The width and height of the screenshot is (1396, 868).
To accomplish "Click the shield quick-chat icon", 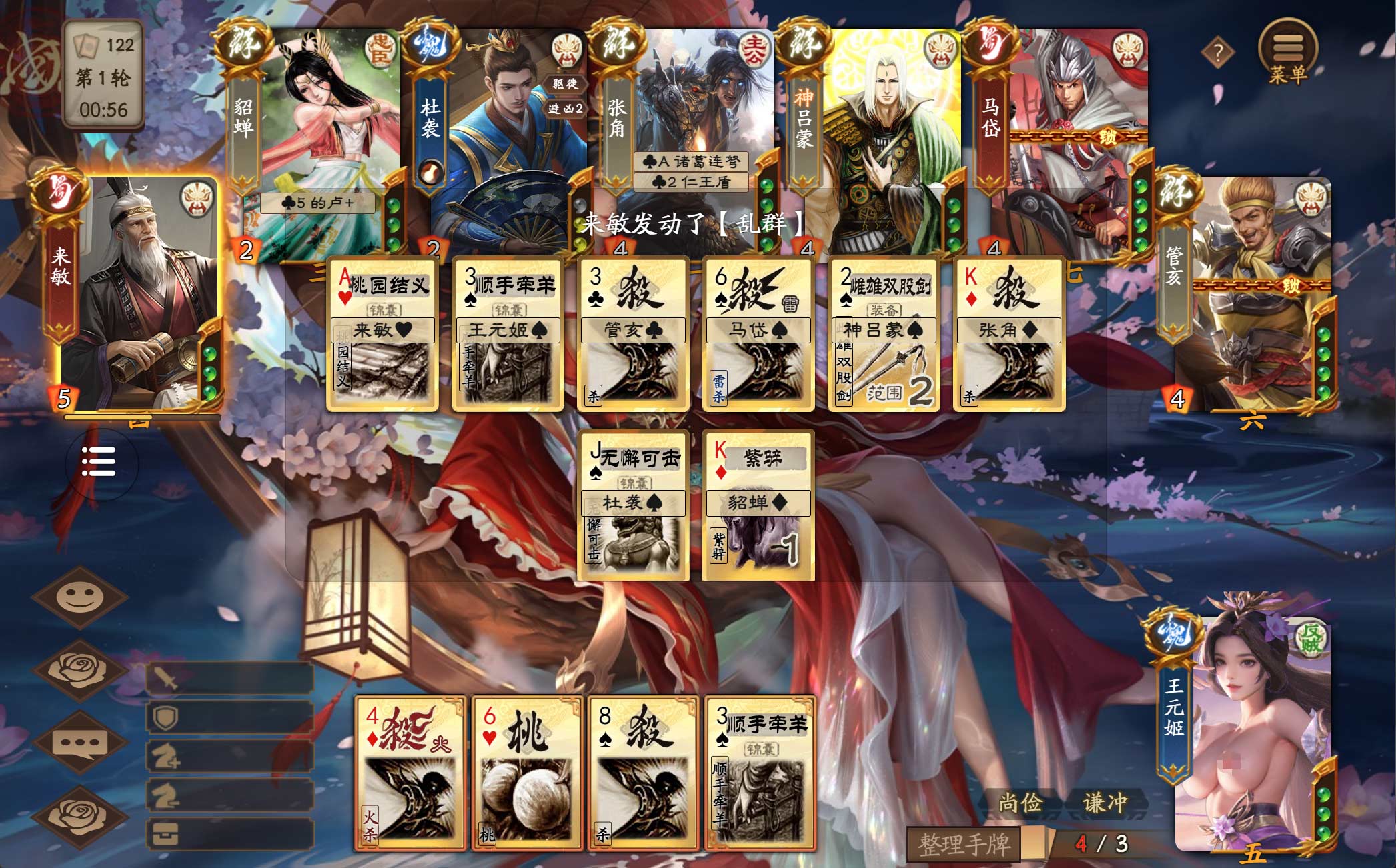I will (x=230, y=717).
